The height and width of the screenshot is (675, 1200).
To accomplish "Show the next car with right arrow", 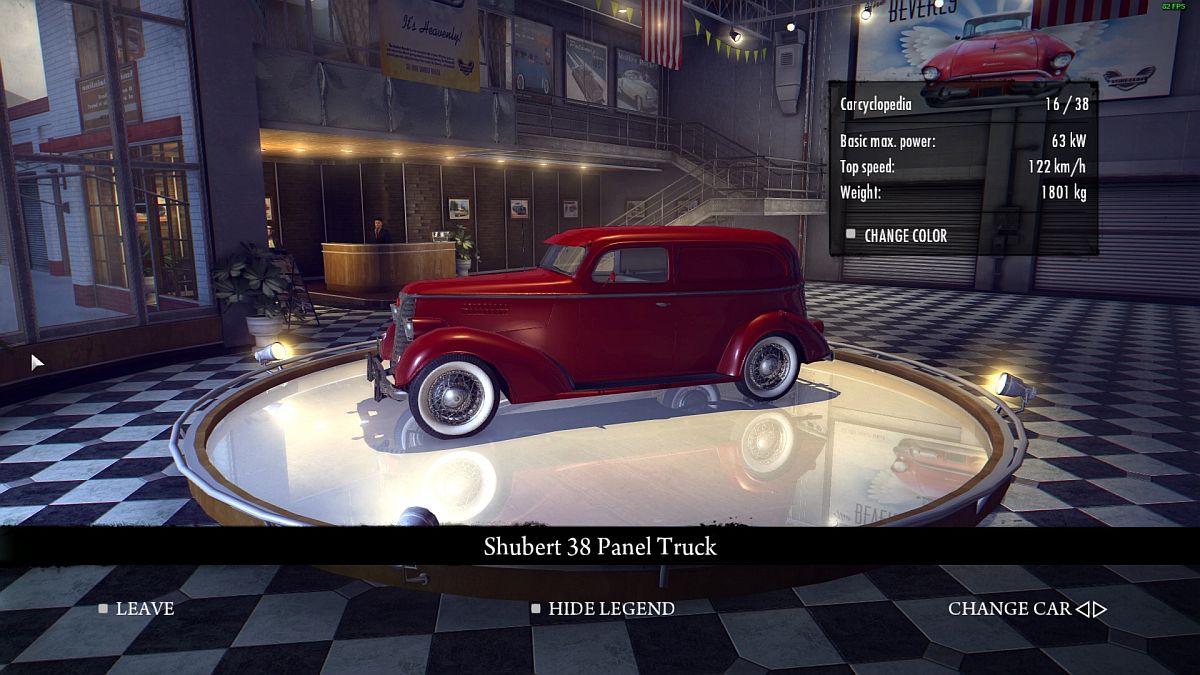I will [x=1100, y=608].
